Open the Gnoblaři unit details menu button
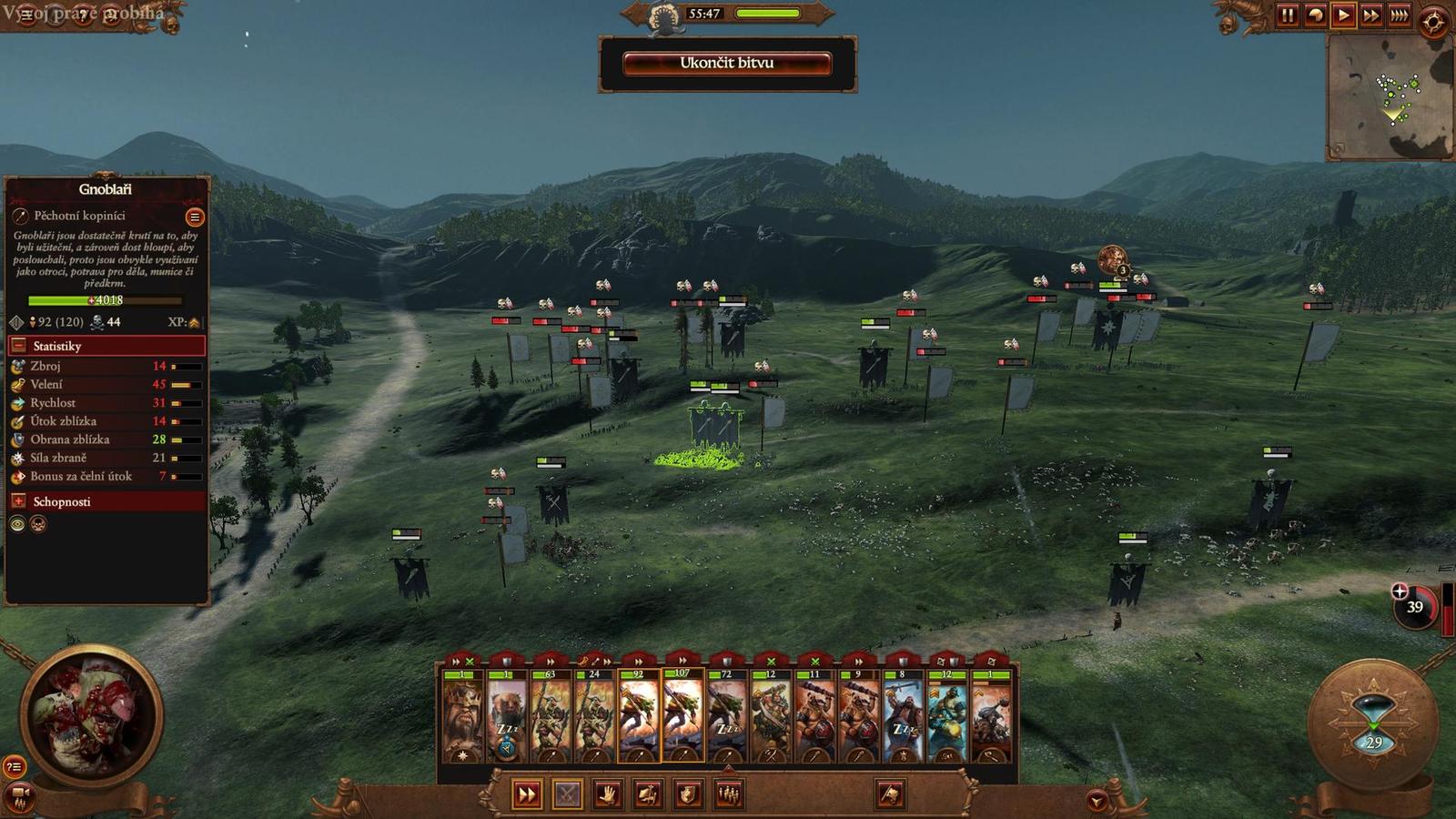The width and height of the screenshot is (1456, 819). pos(194,217)
